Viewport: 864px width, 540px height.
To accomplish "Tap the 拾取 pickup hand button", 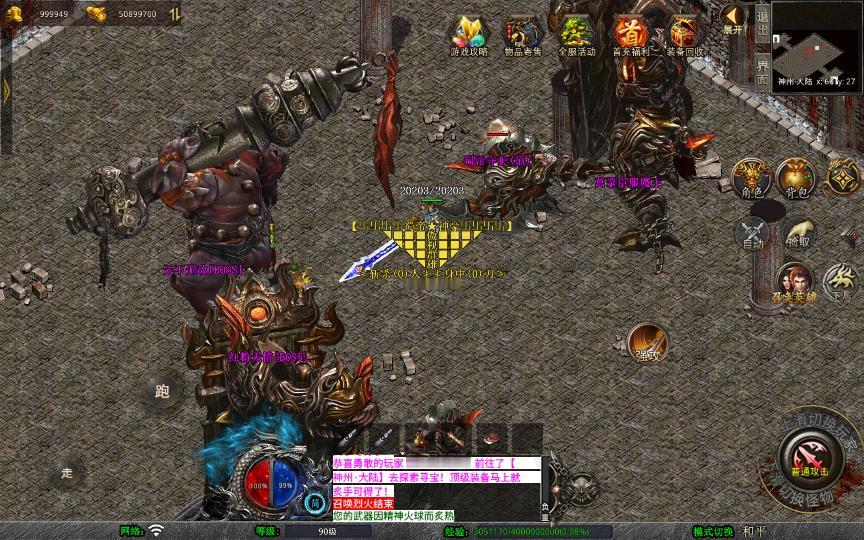I will coord(798,233).
